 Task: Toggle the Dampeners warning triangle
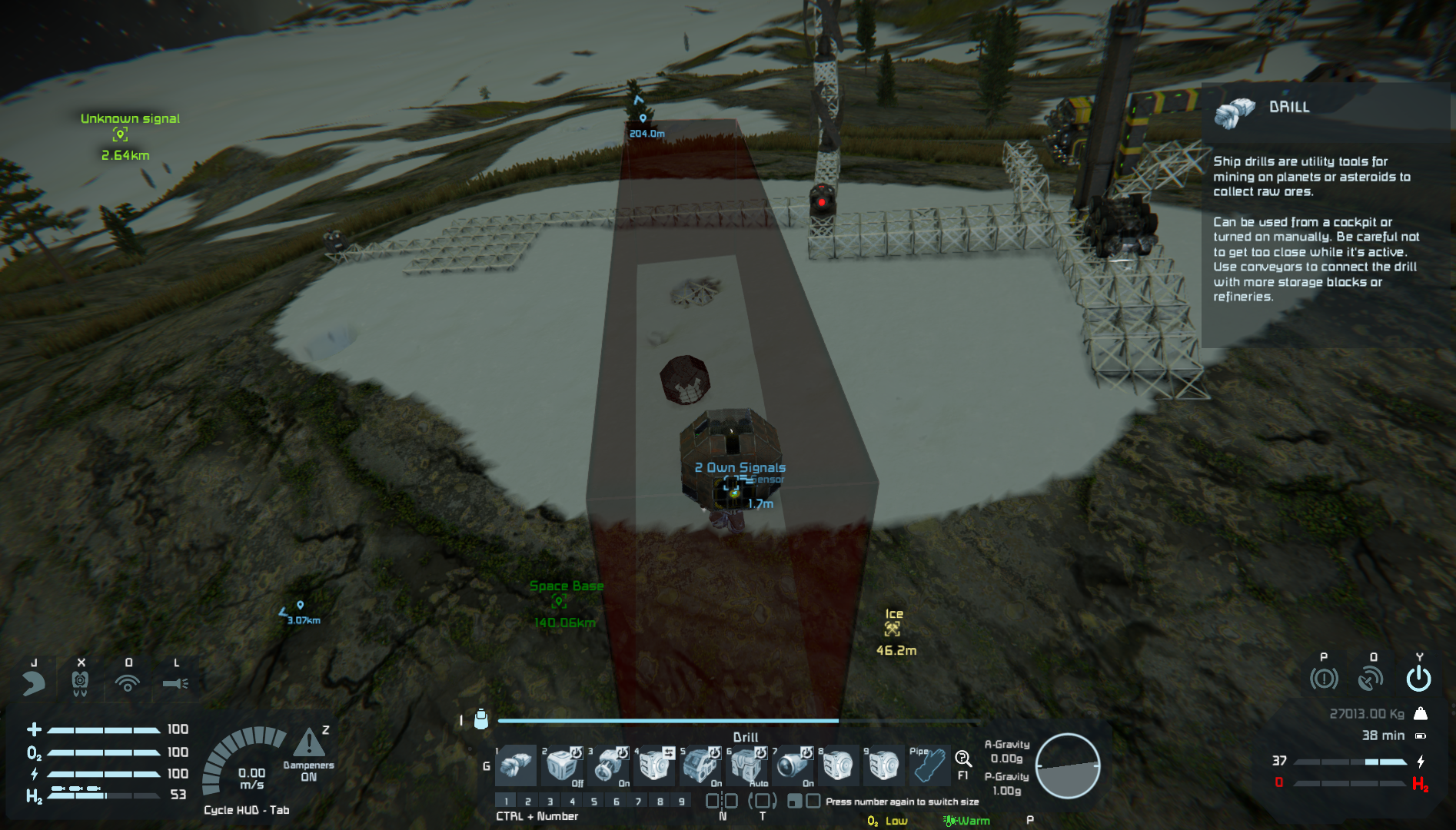point(309,743)
